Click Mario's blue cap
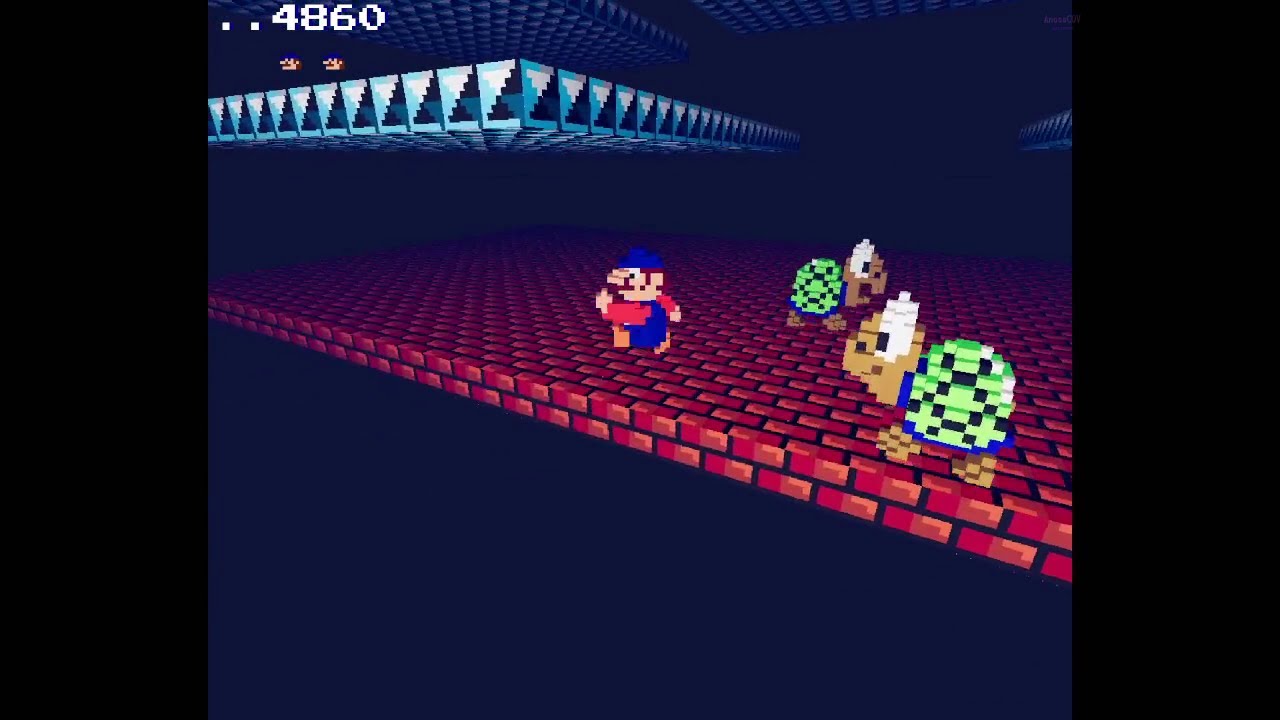 pyautogui.click(x=638, y=260)
